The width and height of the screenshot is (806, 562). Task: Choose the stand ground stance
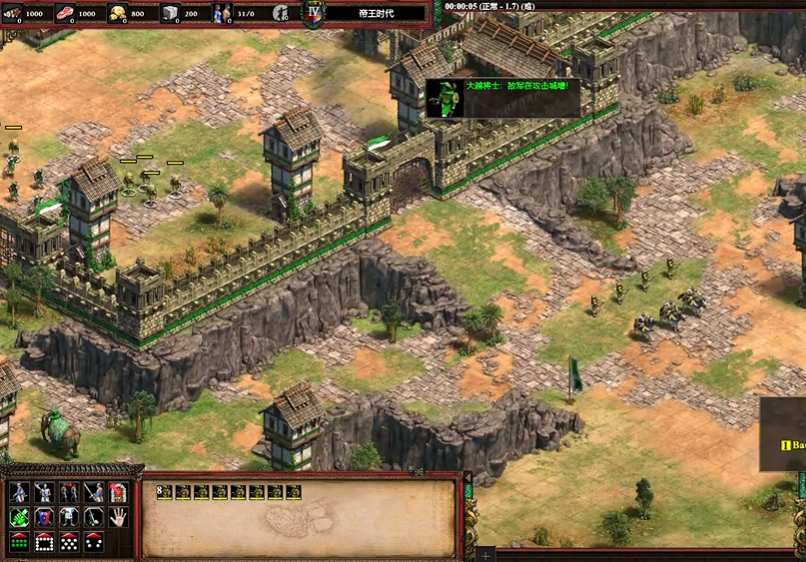pos(68,517)
